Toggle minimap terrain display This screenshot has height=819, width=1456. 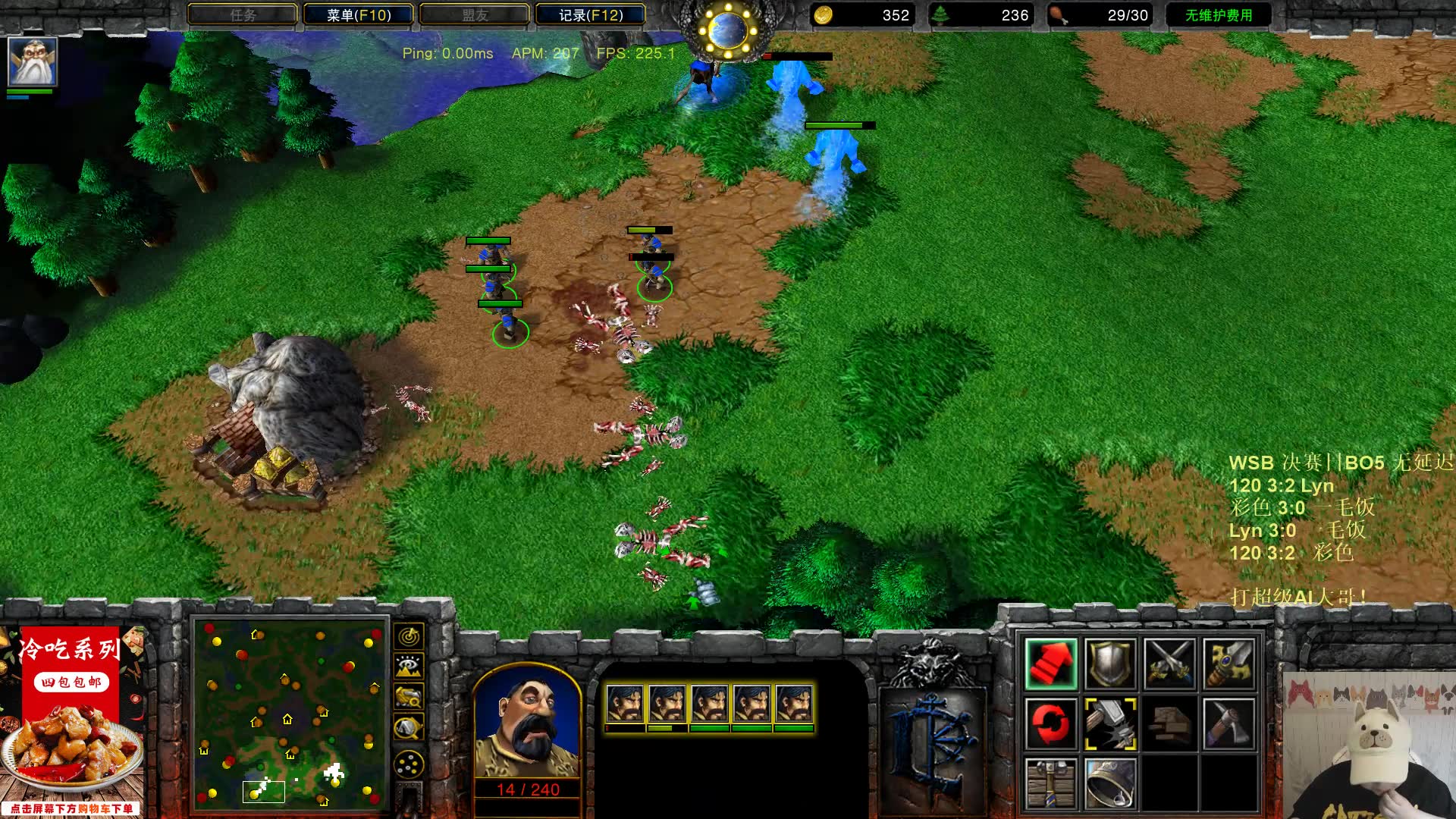[x=409, y=667]
